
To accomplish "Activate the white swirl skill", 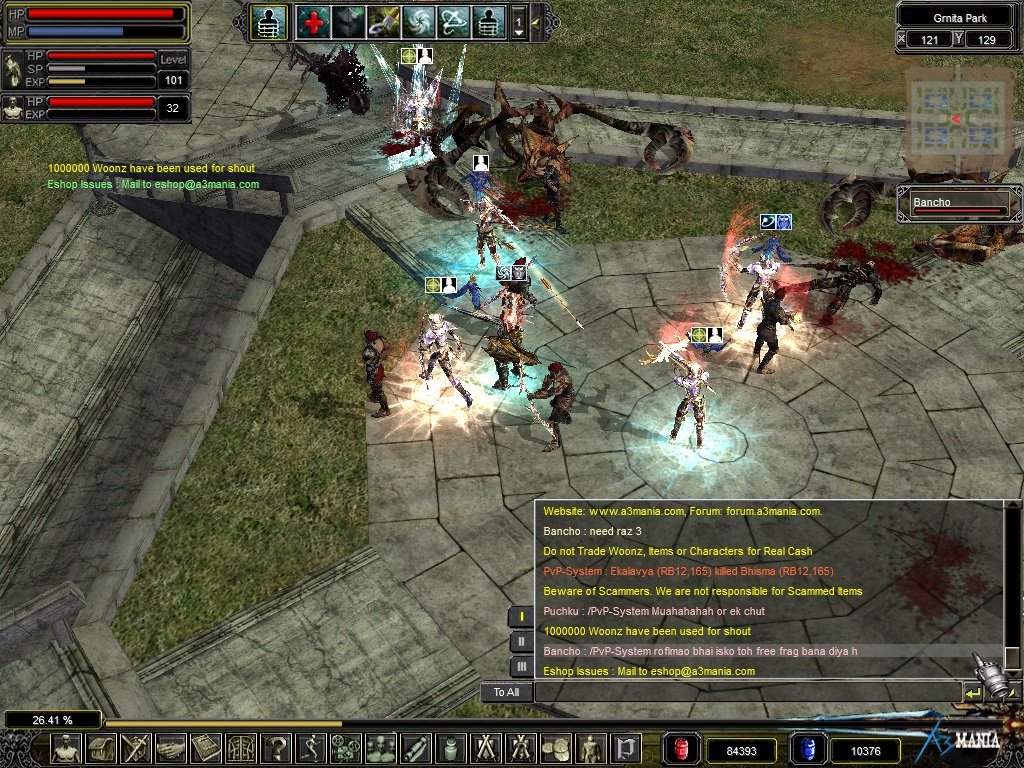I will click(x=418, y=22).
